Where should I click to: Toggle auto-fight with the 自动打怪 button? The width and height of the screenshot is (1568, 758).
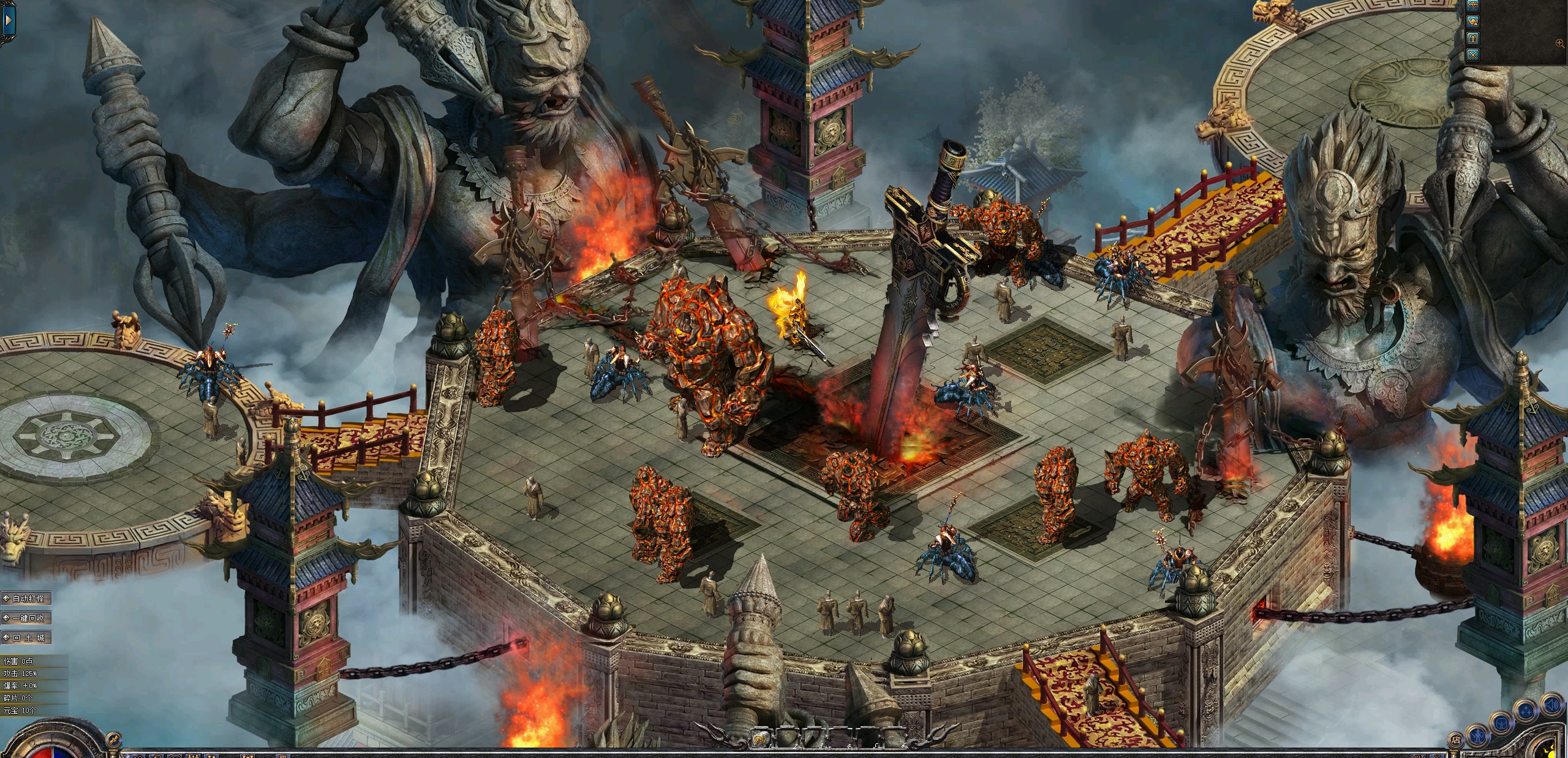[27, 599]
